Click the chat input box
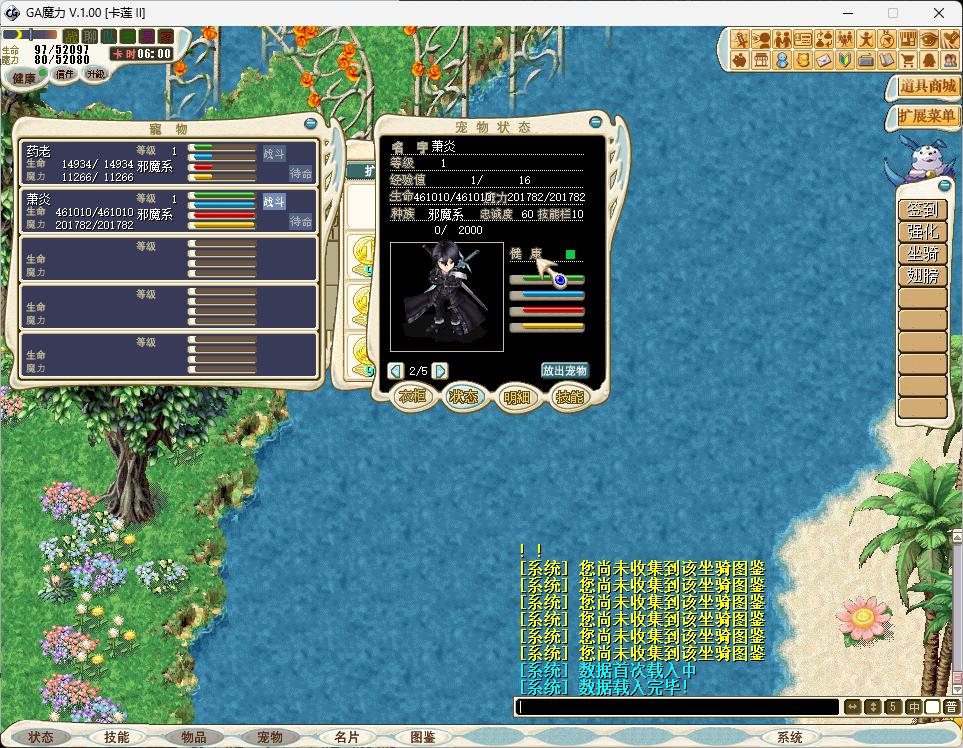 [676, 707]
